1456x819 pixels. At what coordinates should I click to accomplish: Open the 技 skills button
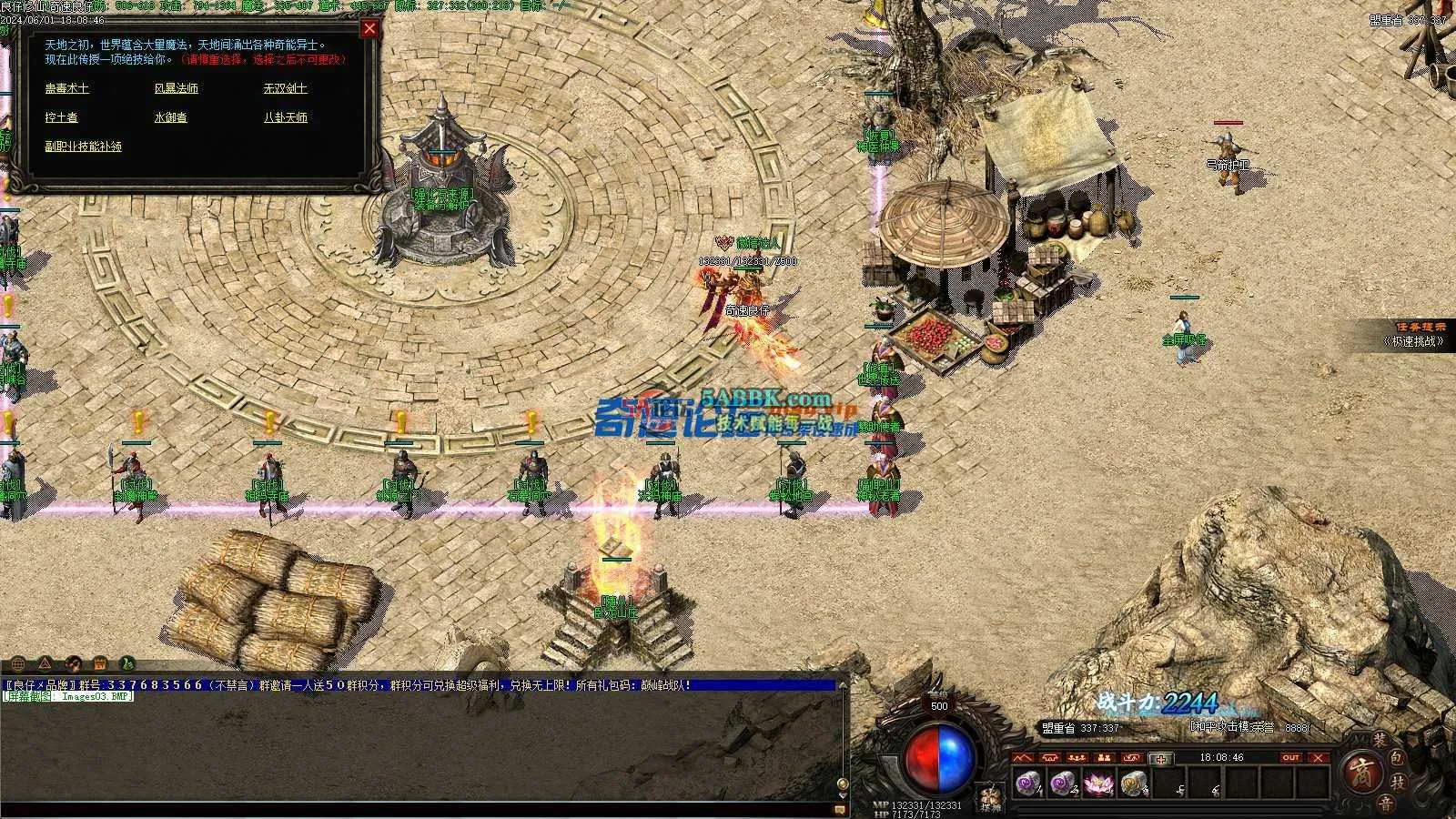[1400, 781]
